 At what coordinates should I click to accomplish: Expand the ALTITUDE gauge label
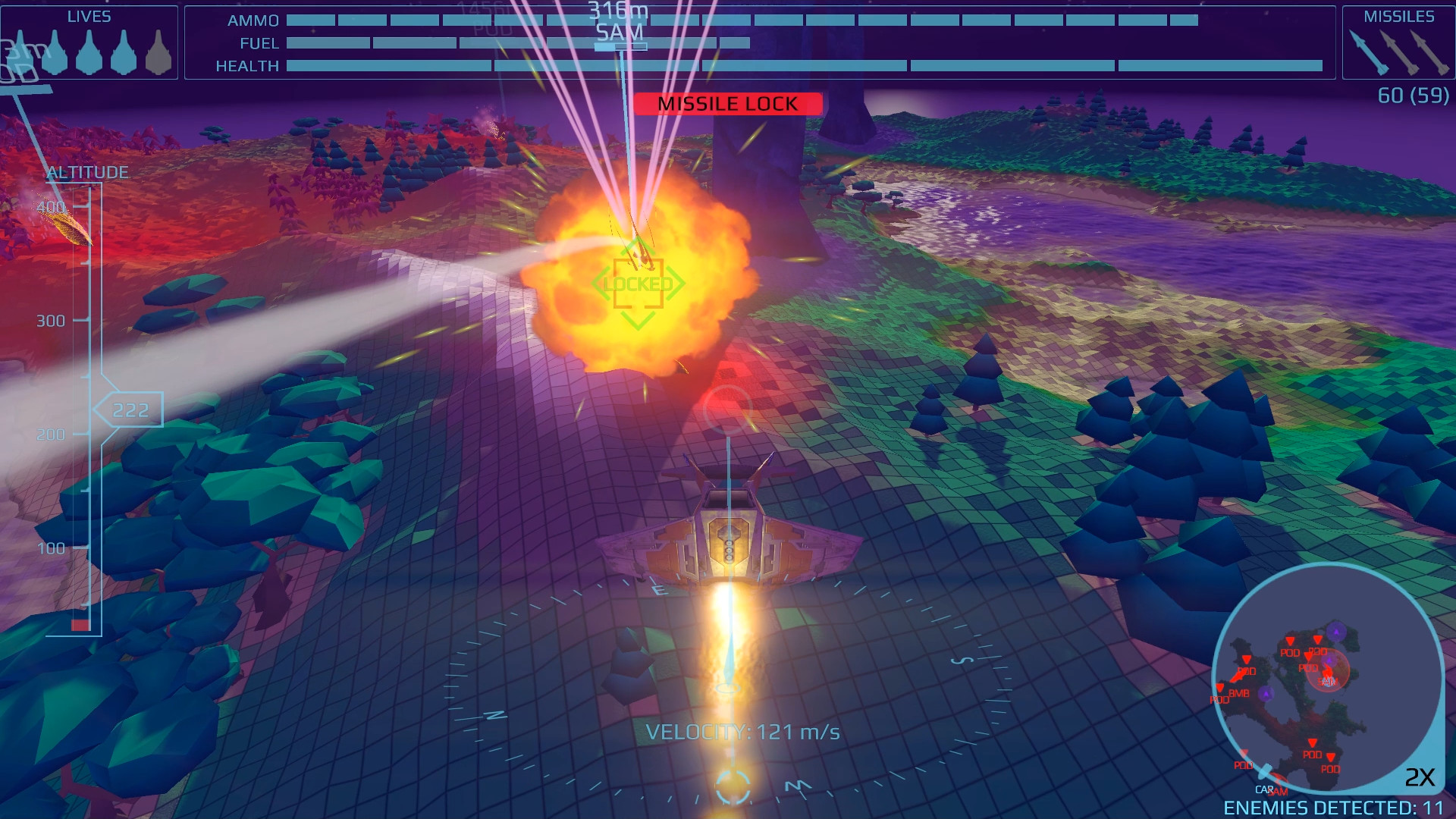point(86,172)
